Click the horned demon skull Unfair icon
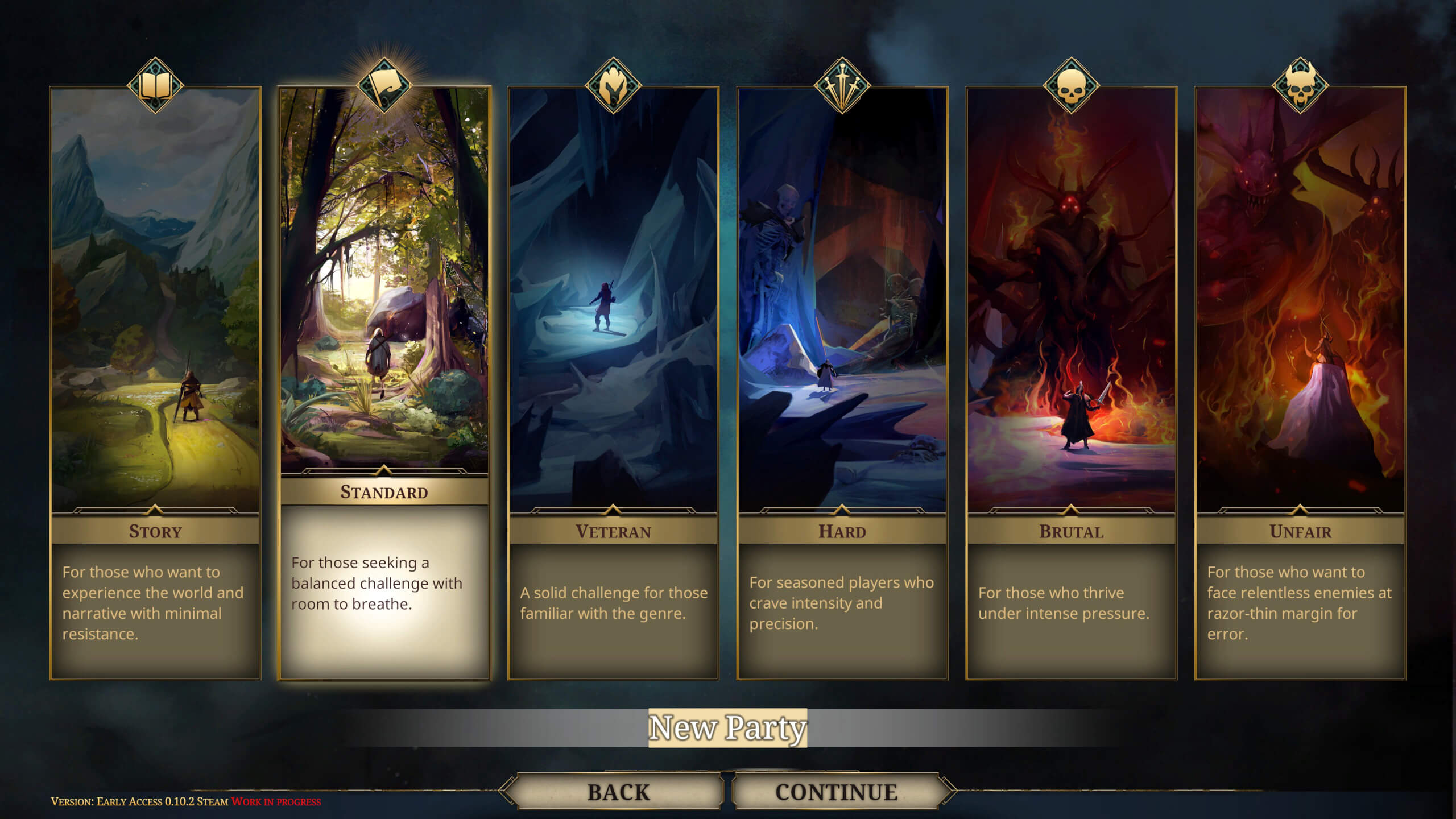This screenshot has width=1456, height=819. coord(1300,86)
